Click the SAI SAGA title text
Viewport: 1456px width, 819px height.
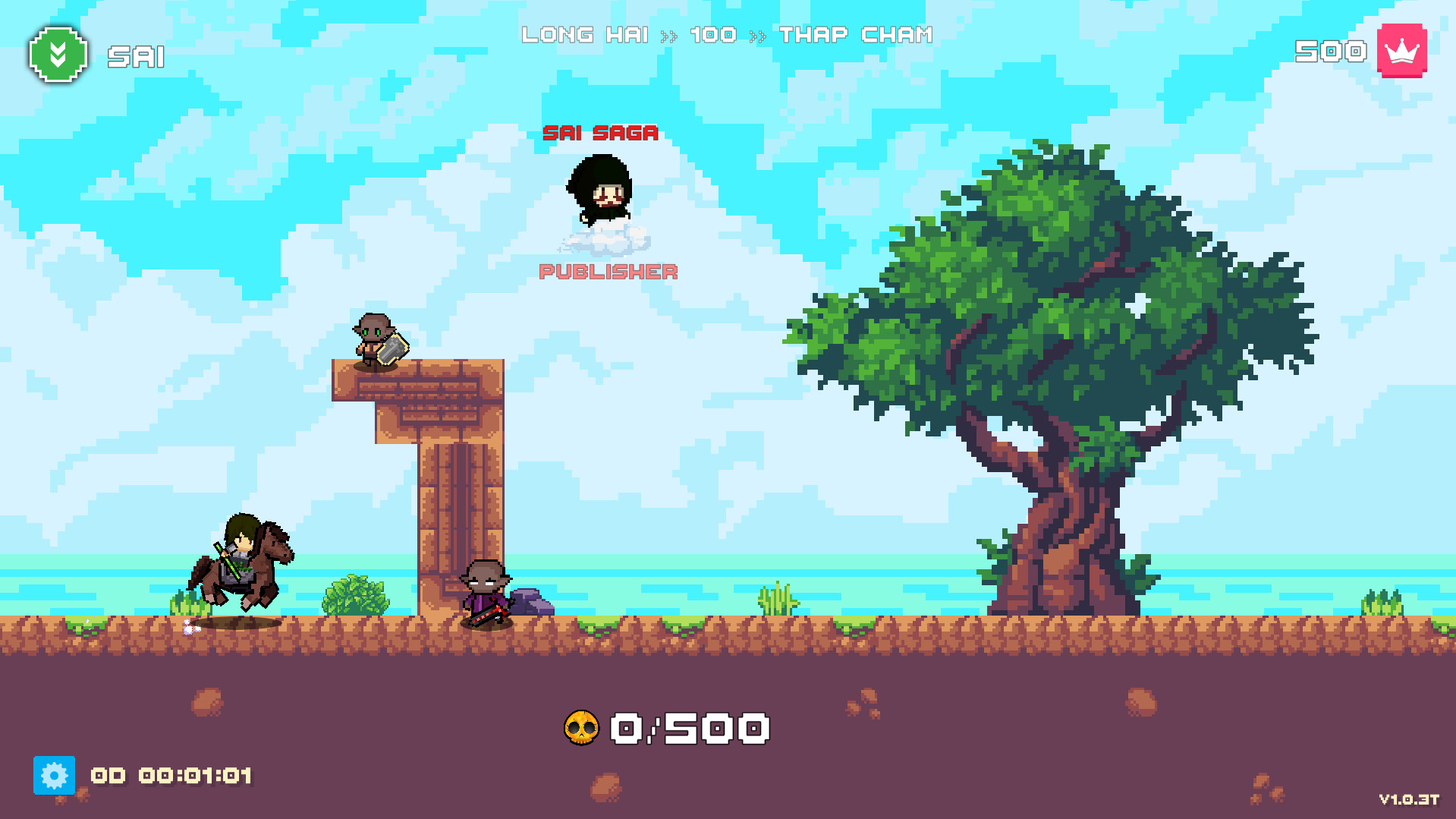click(600, 134)
